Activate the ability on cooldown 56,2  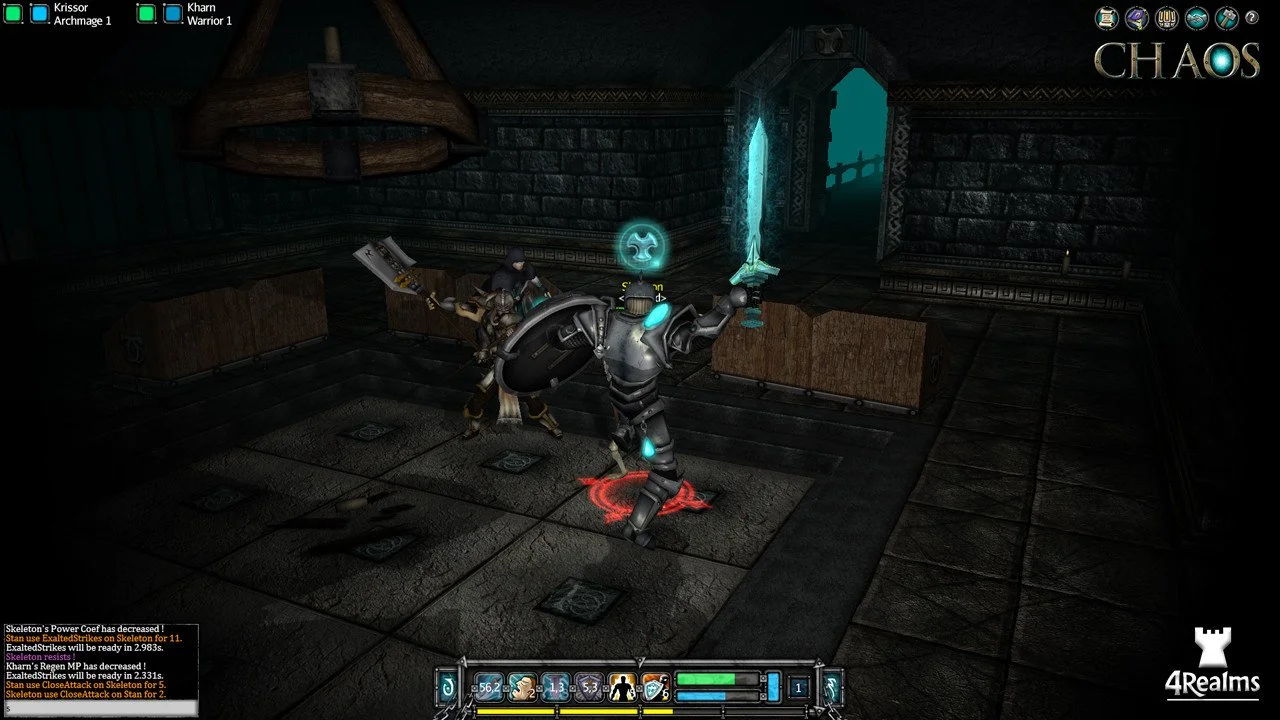(489, 687)
